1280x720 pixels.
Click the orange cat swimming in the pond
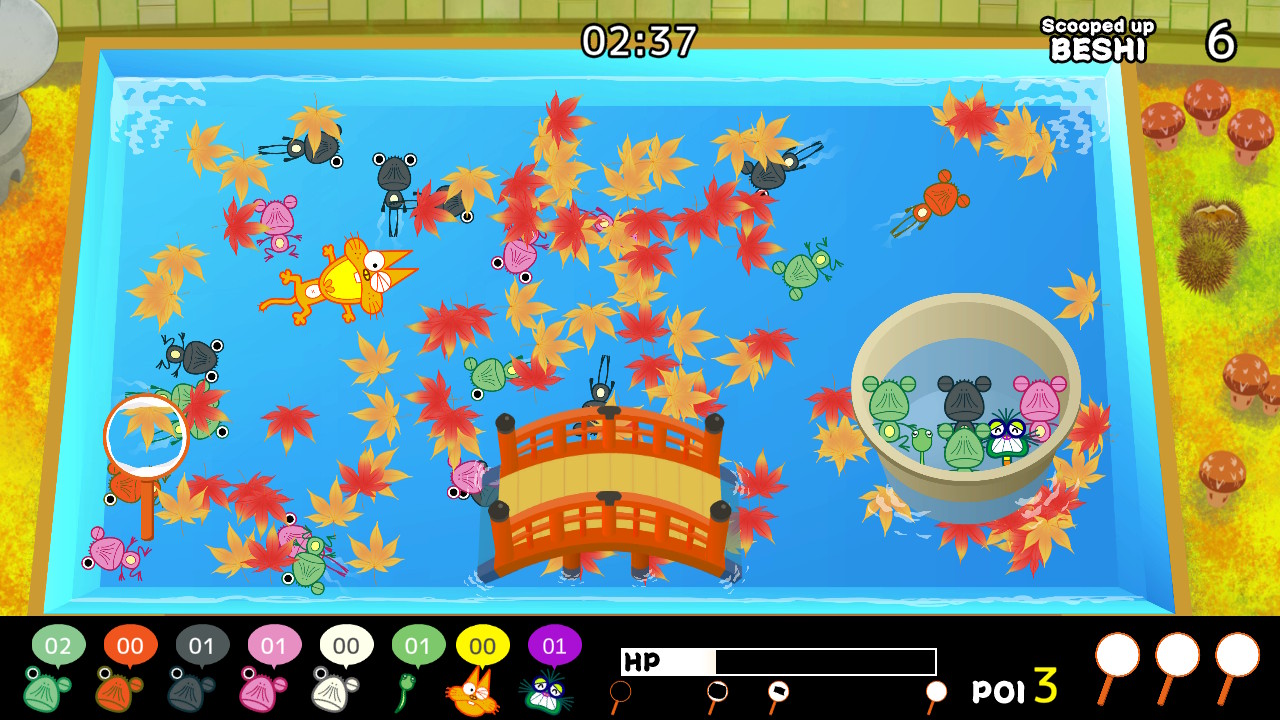[x=340, y=275]
